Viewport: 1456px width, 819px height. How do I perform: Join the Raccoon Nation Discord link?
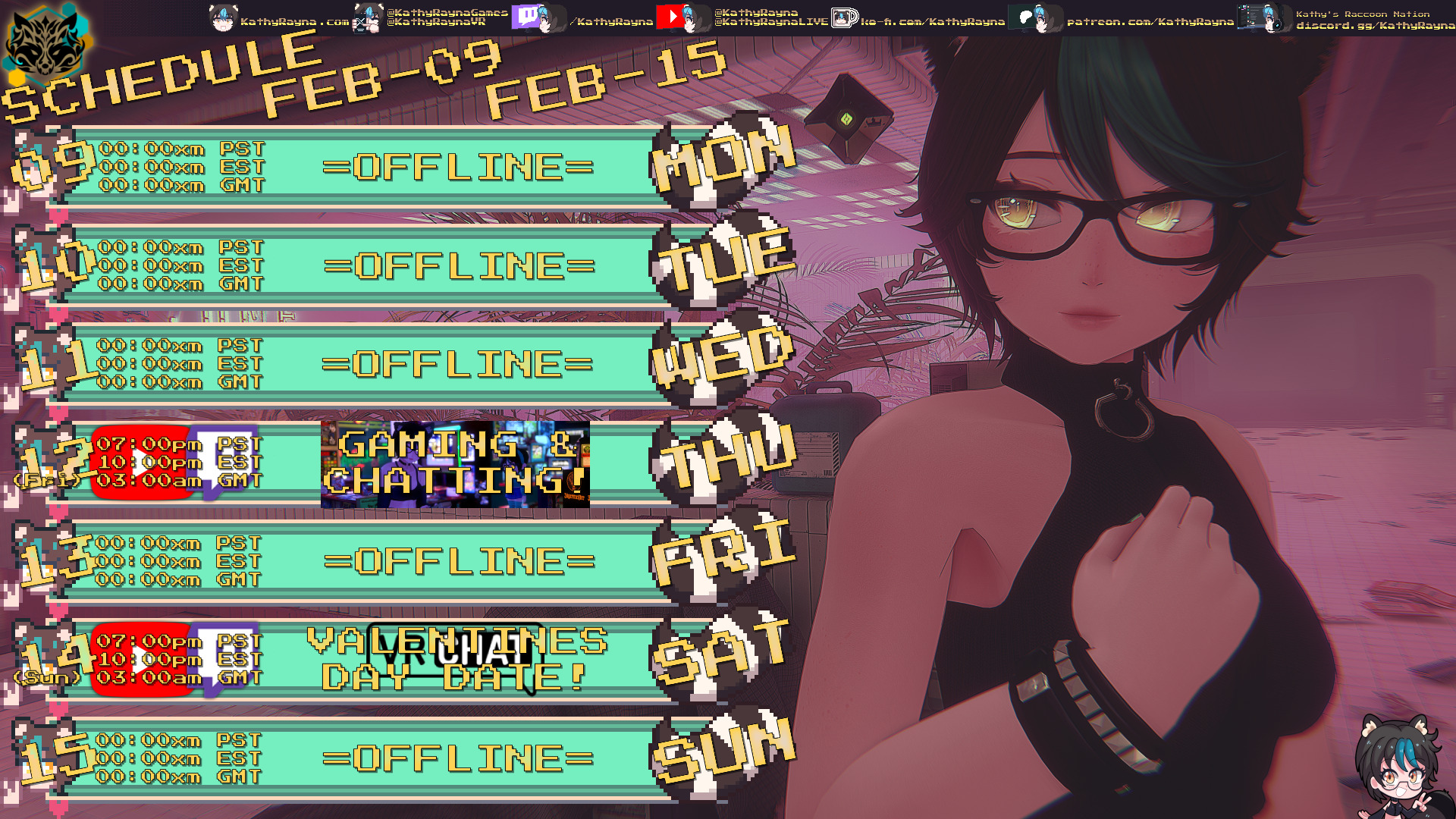(x=1374, y=25)
